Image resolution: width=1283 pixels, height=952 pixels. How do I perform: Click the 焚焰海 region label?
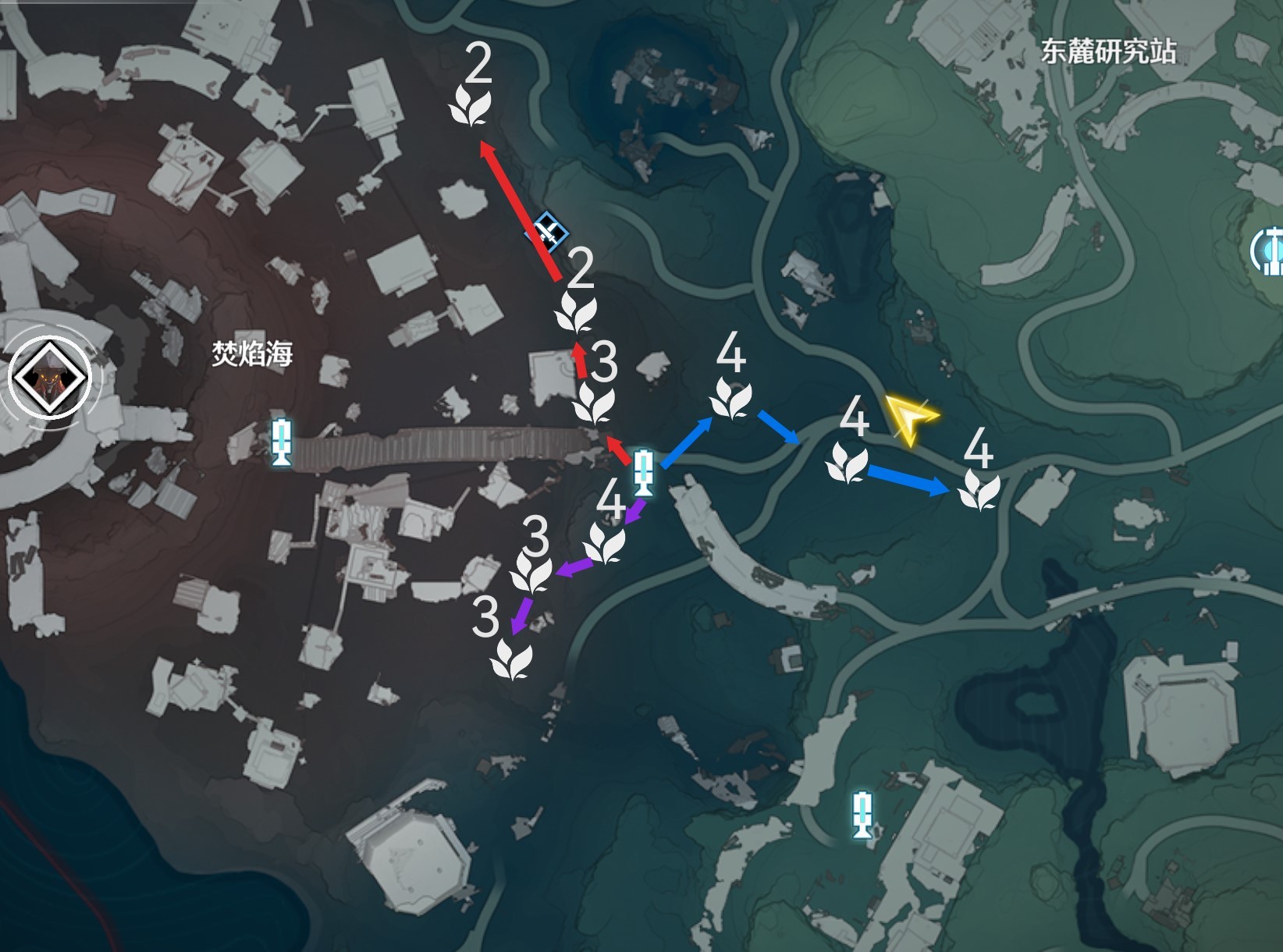(254, 353)
